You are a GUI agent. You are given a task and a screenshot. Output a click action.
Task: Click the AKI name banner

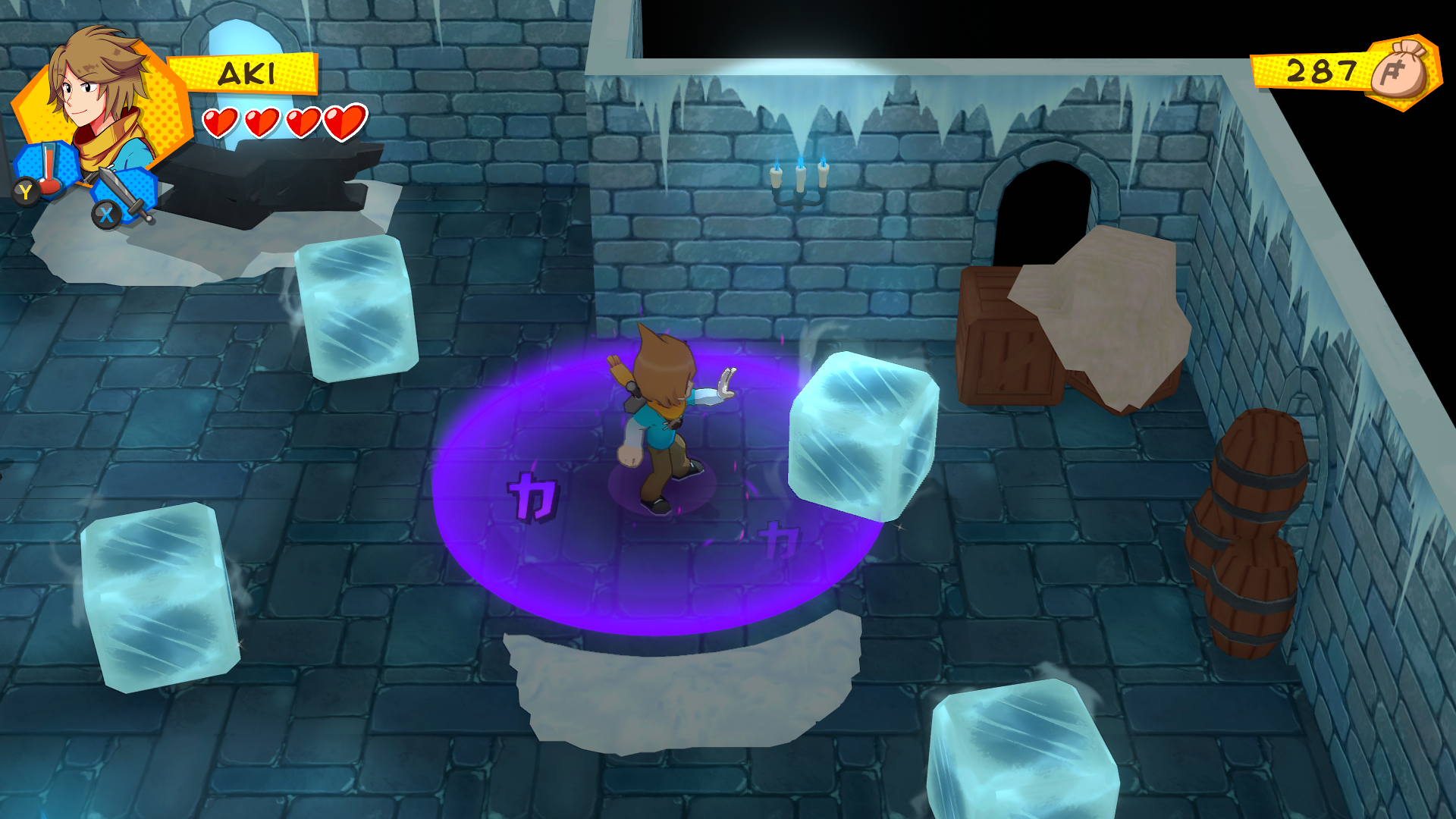(244, 74)
